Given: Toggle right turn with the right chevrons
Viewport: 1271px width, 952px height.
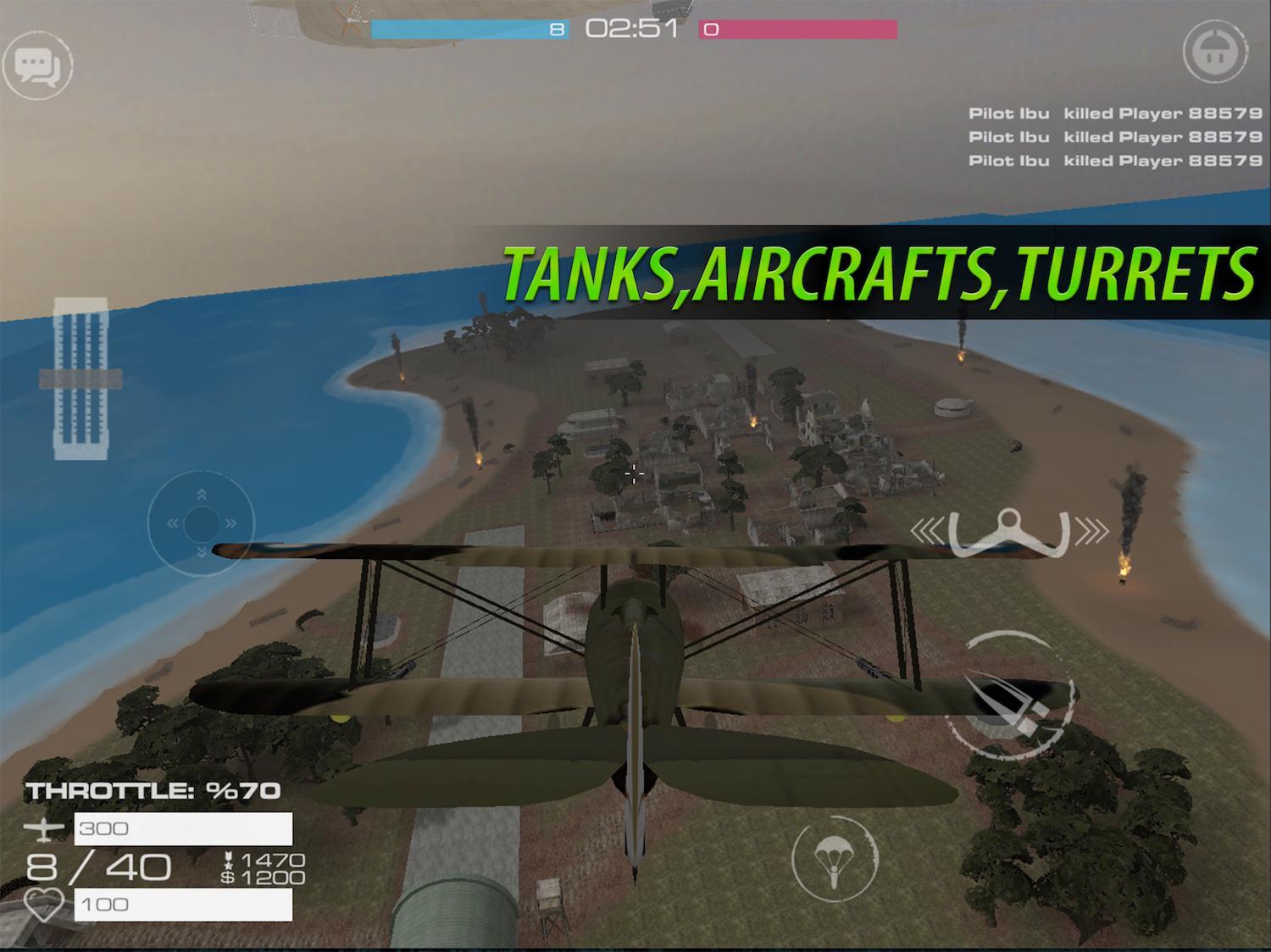Looking at the screenshot, I should (1092, 531).
